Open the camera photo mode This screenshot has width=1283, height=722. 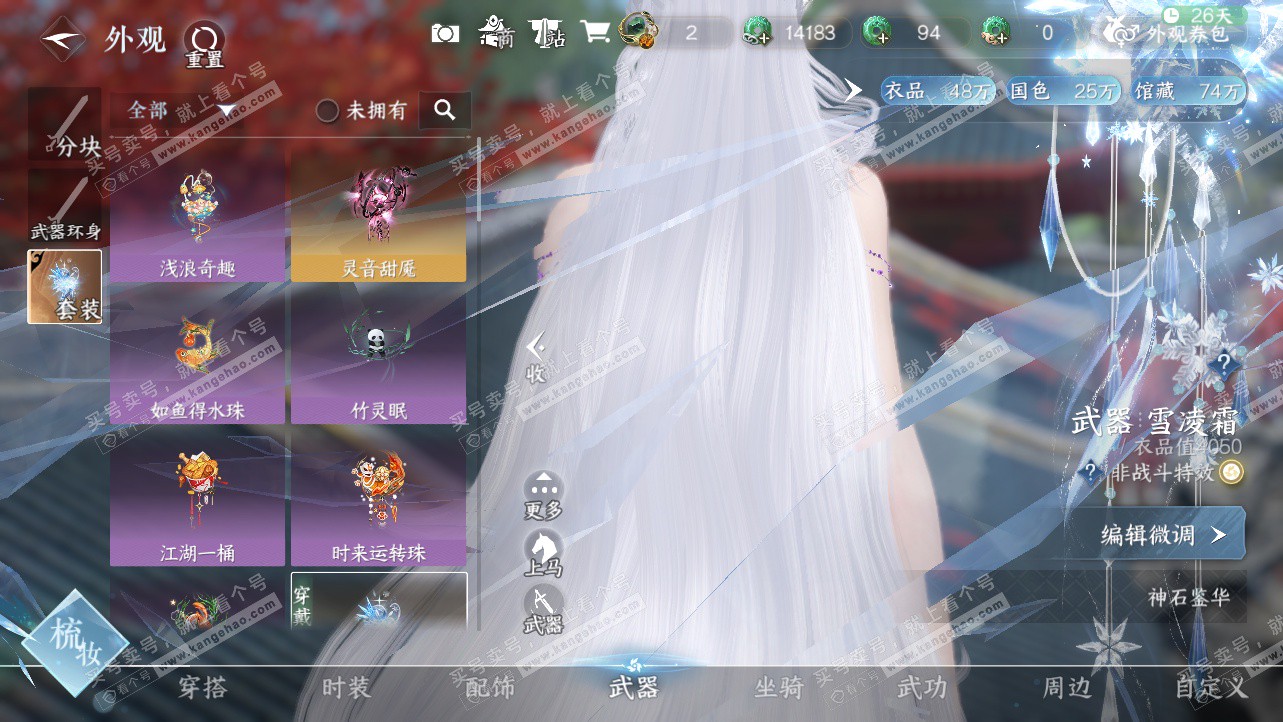445,33
